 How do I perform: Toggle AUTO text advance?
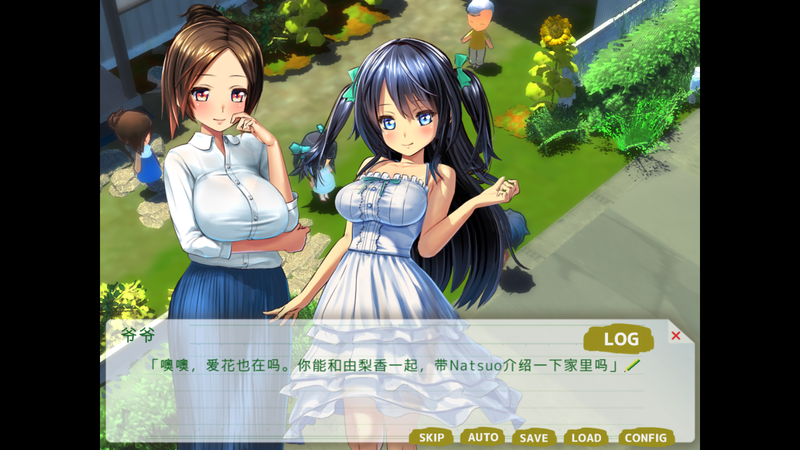[483, 437]
